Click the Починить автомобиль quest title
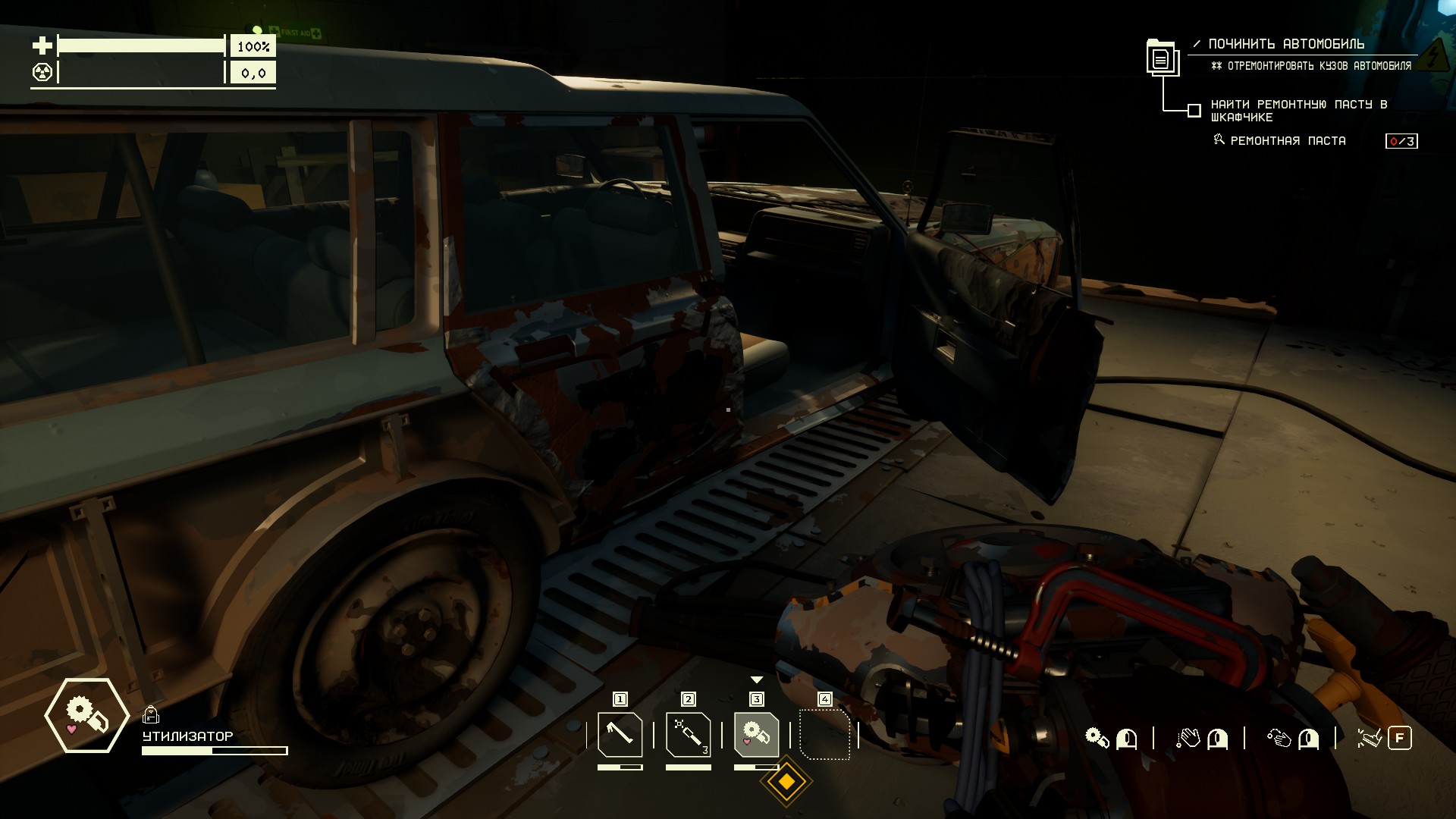The width and height of the screenshot is (1456, 819). click(1286, 44)
